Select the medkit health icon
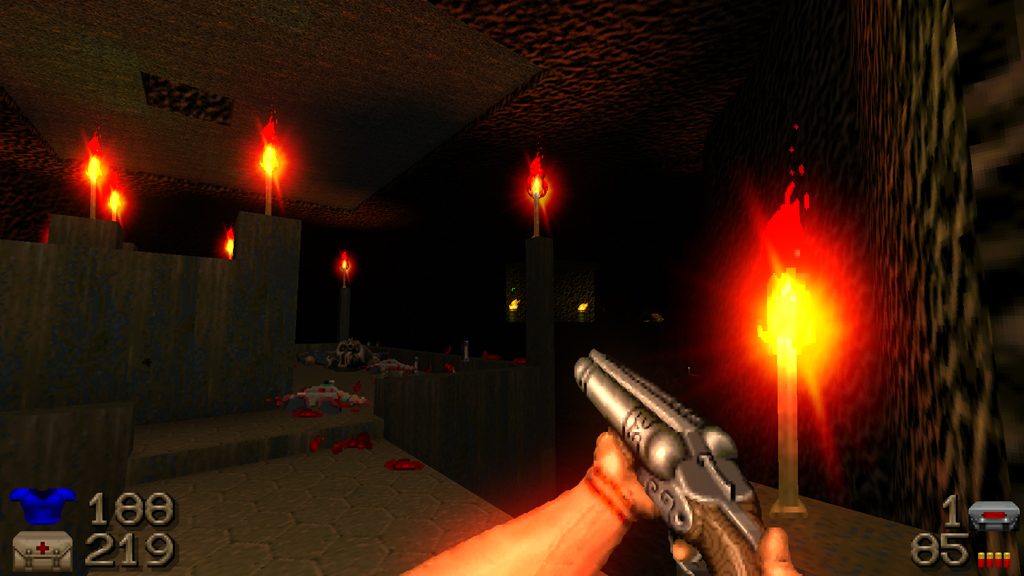The height and width of the screenshot is (576, 1024). [x=42, y=551]
